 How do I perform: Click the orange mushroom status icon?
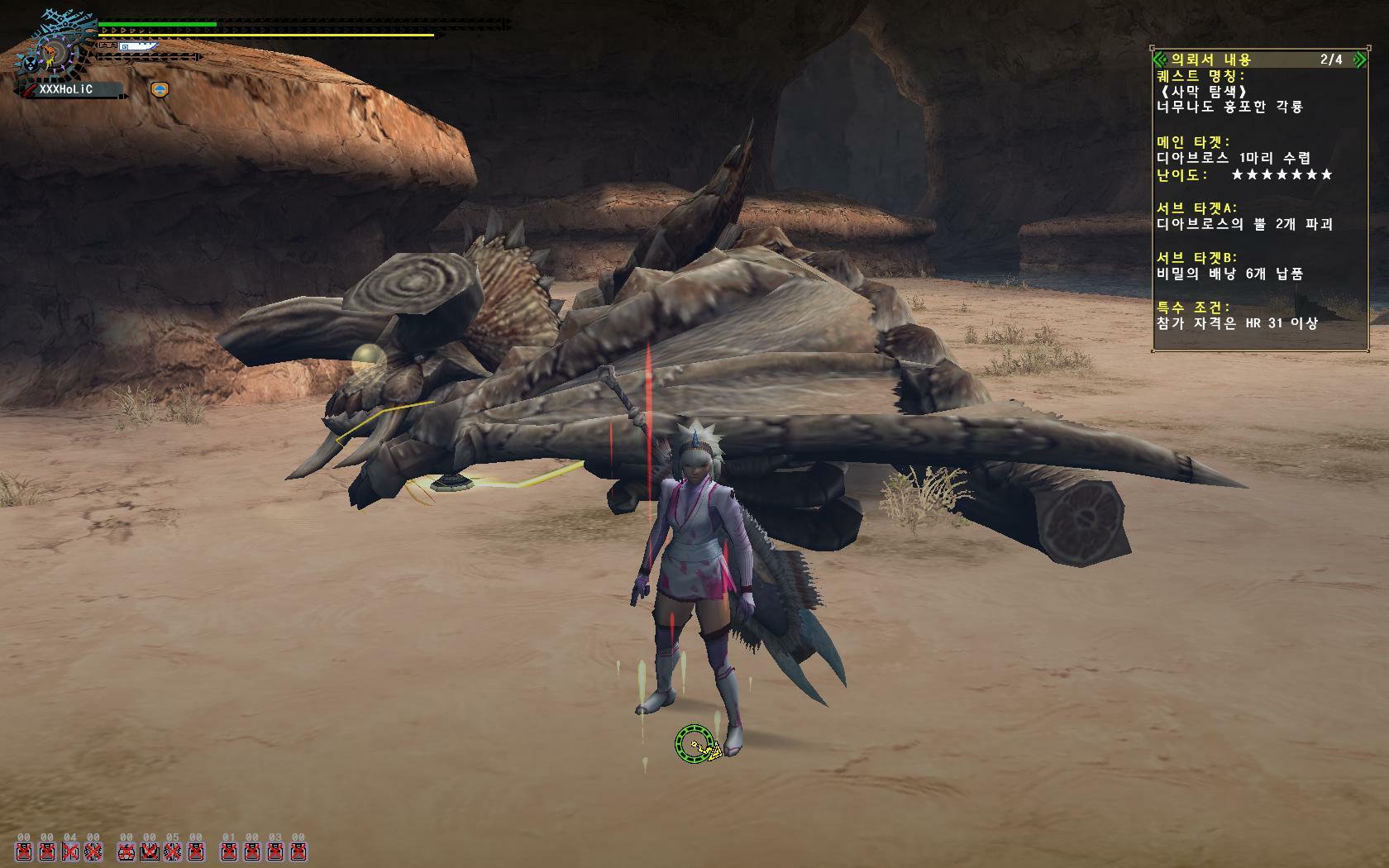click(160, 89)
